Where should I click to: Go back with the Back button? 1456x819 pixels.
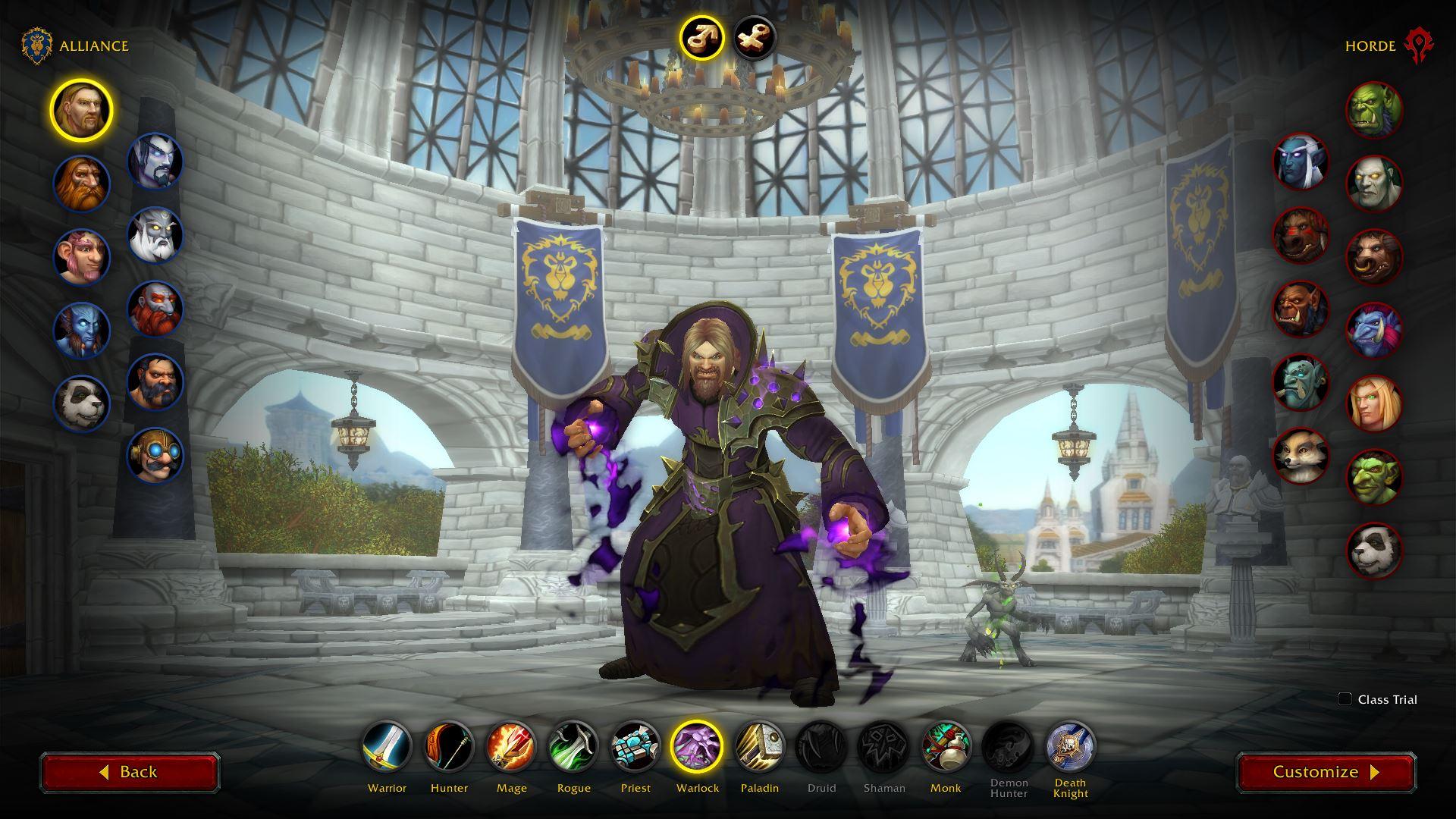130,772
